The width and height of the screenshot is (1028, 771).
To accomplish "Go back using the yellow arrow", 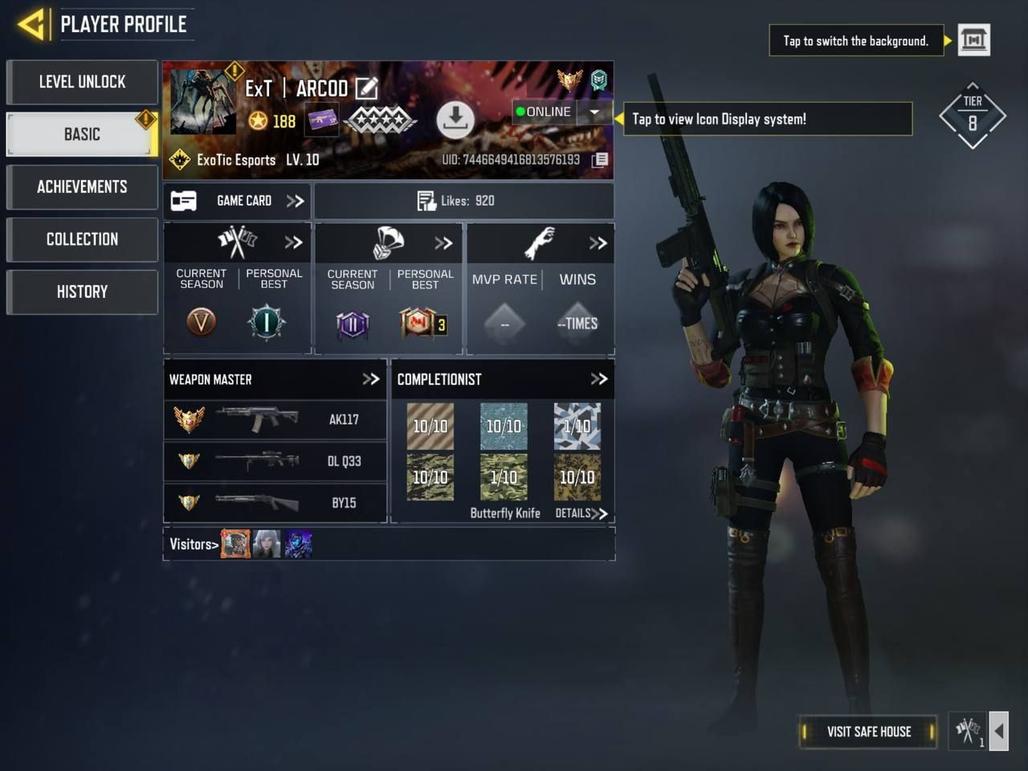I will (x=32, y=24).
